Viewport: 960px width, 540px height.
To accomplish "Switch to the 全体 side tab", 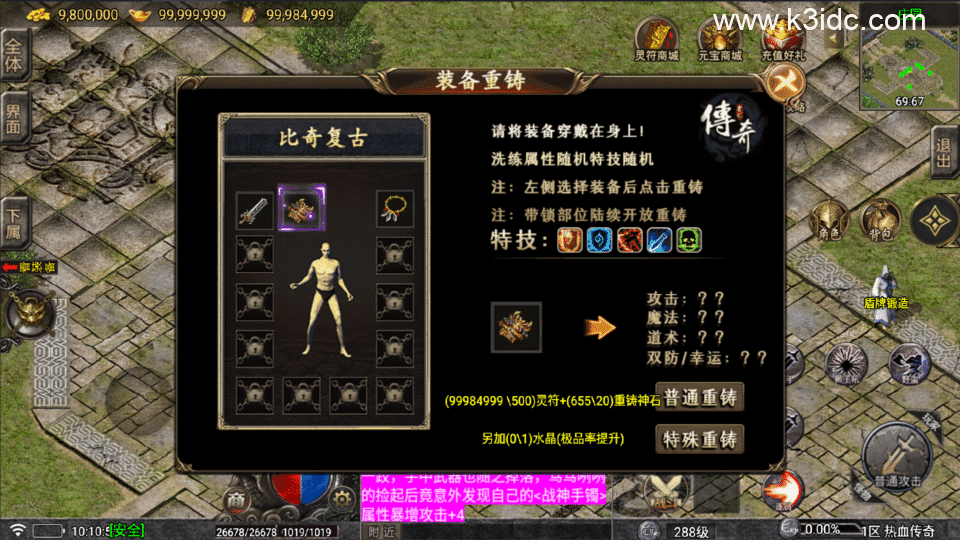I will (14, 54).
